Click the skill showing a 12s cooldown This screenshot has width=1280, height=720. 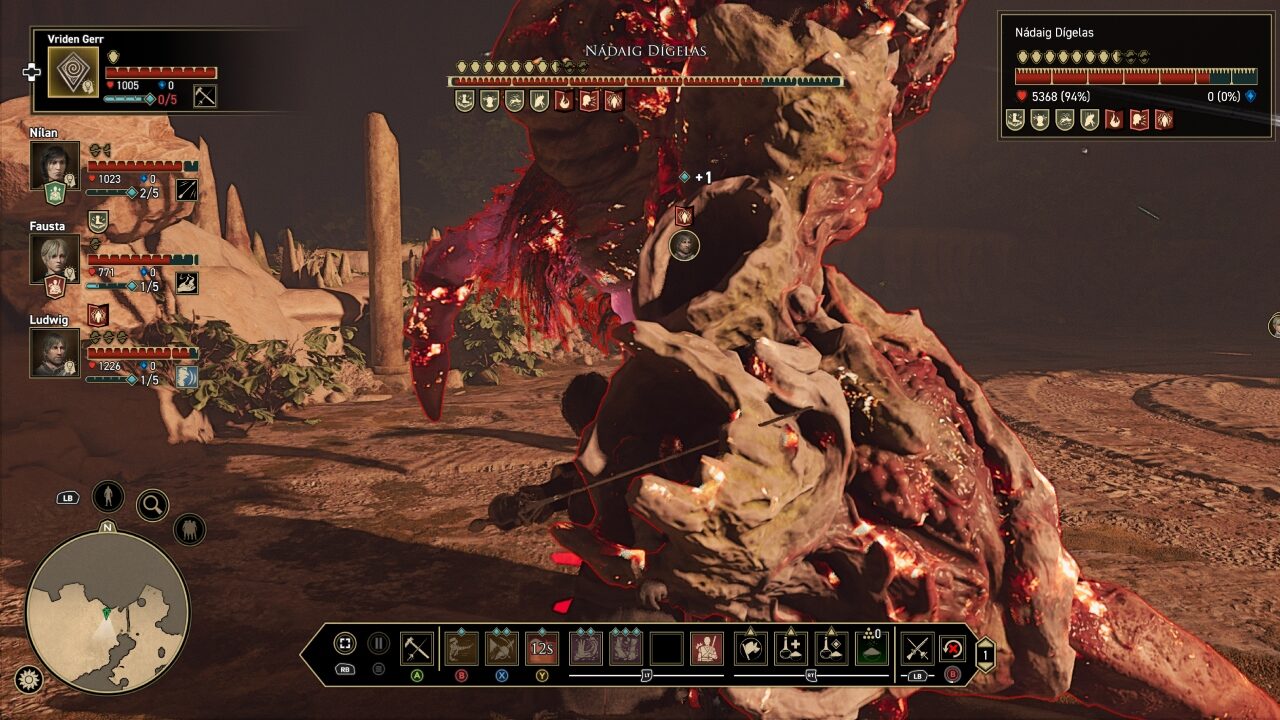[x=542, y=648]
